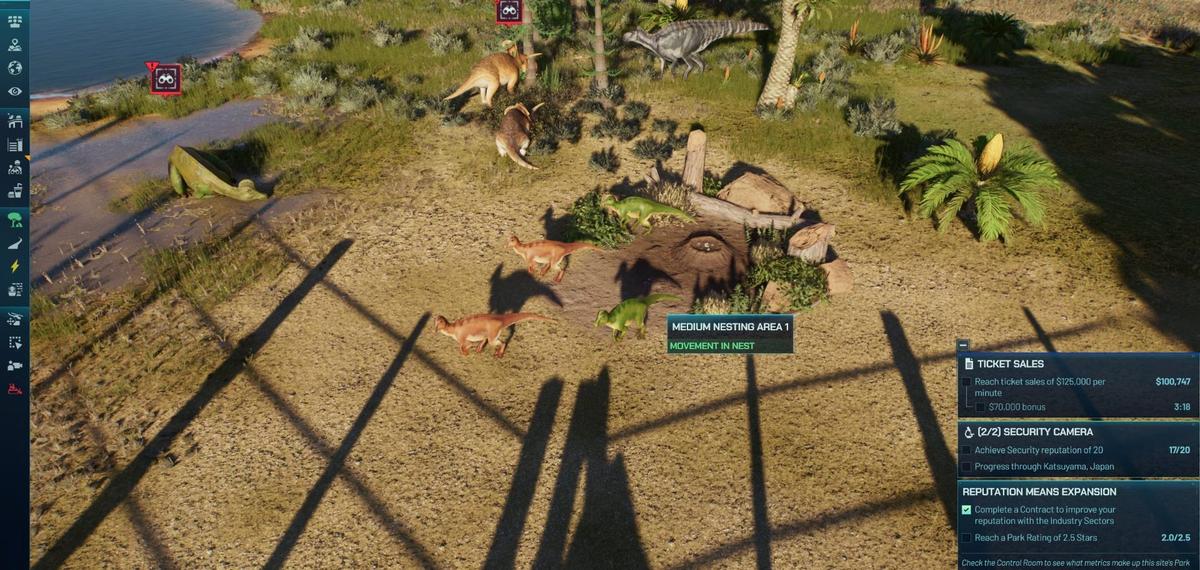Toggle the eye view-mode icon

[x=15, y=91]
